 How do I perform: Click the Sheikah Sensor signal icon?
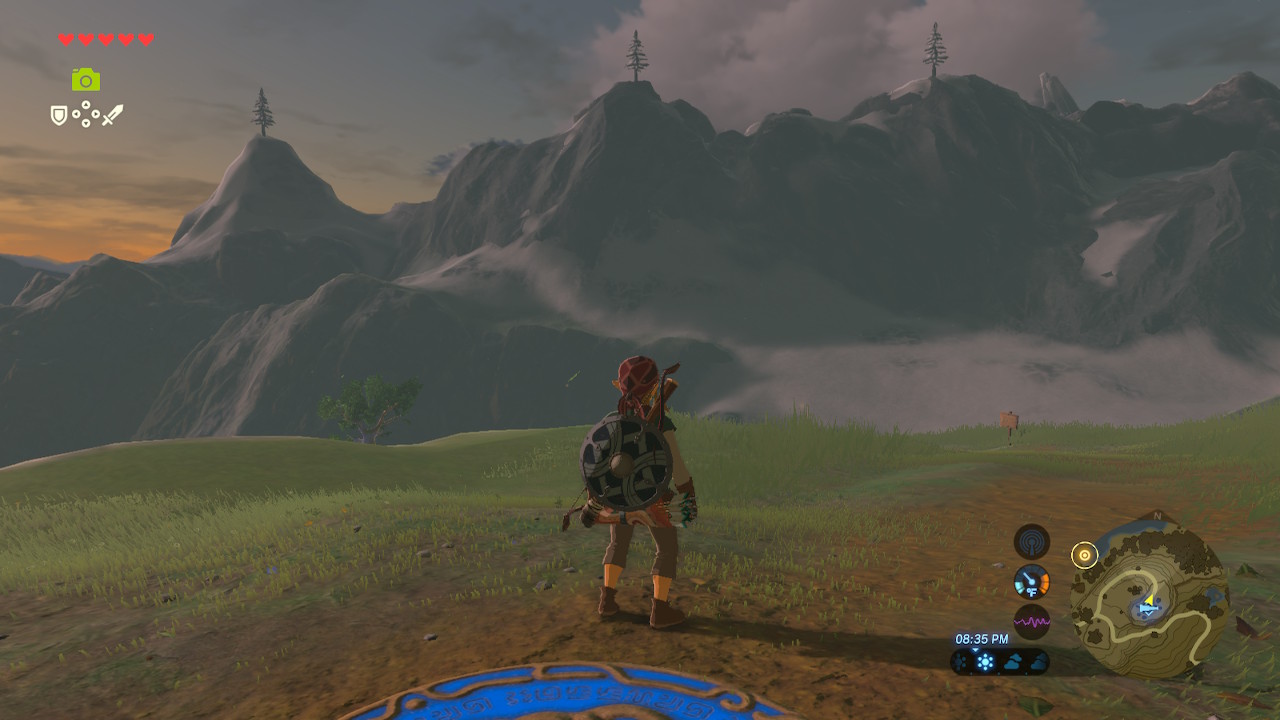tap(1031, 541)
